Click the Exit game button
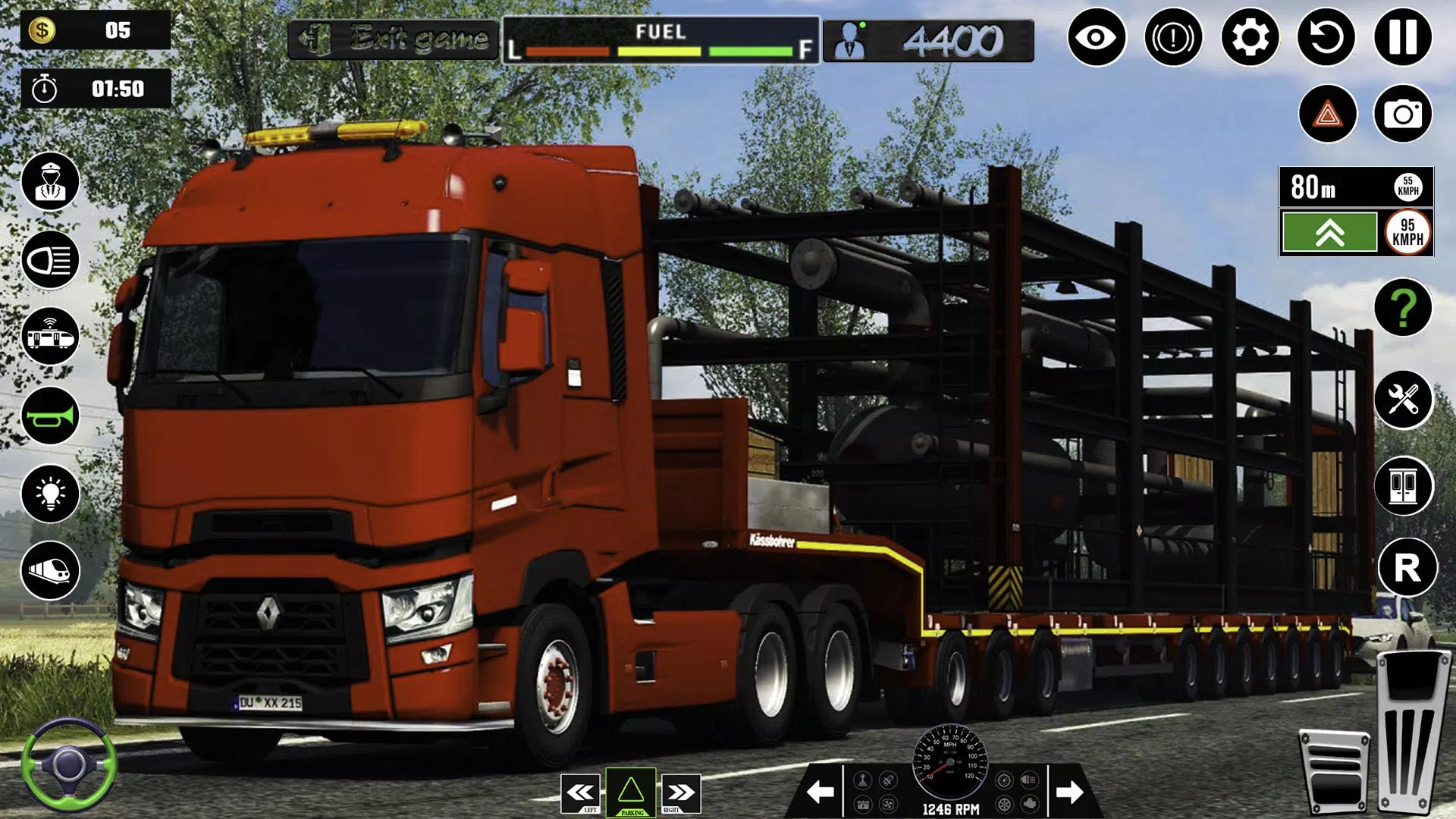This screenshot has width=1456, height=819. [x=393, y=38]
